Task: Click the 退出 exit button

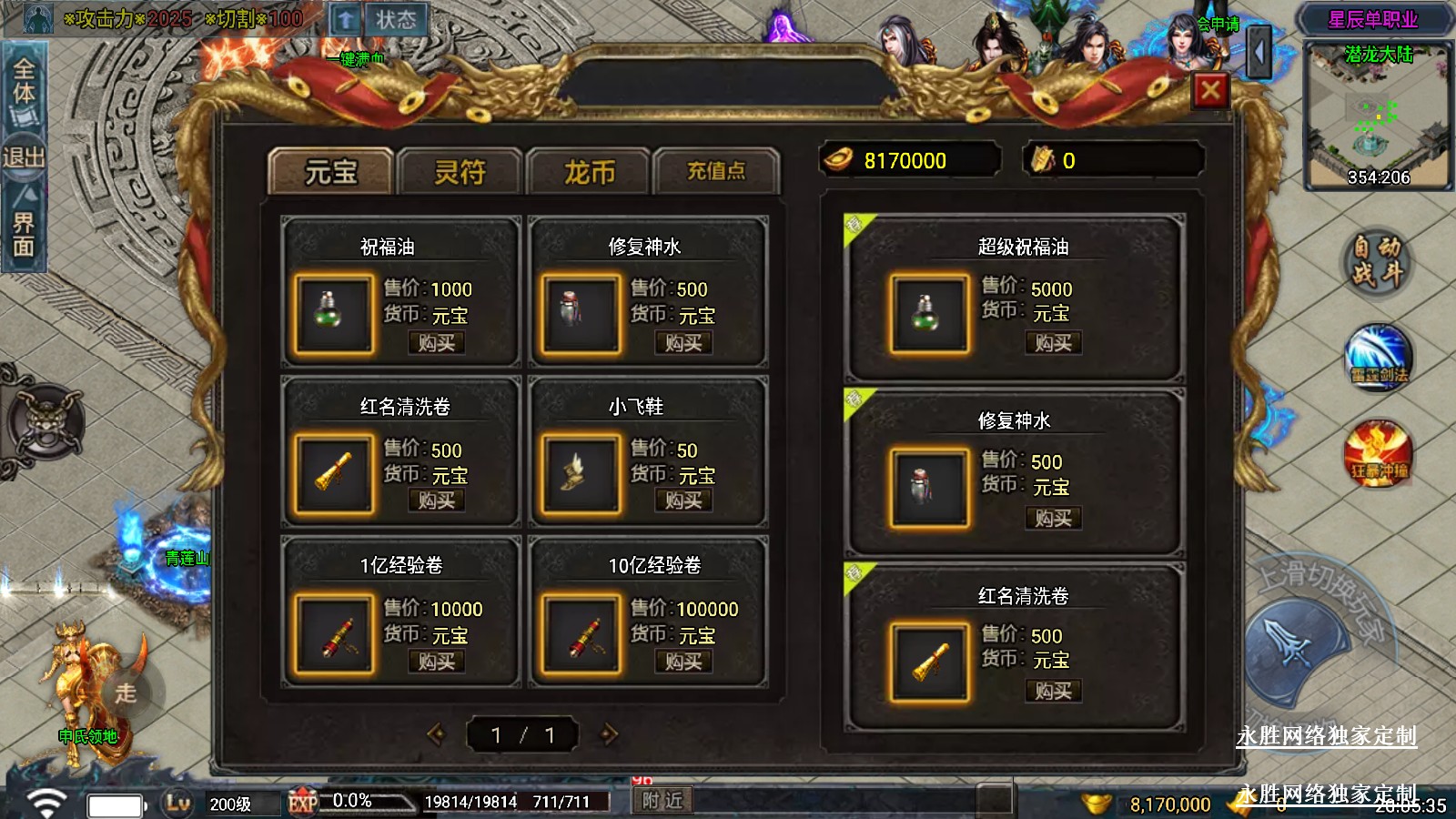Action: 24,157
